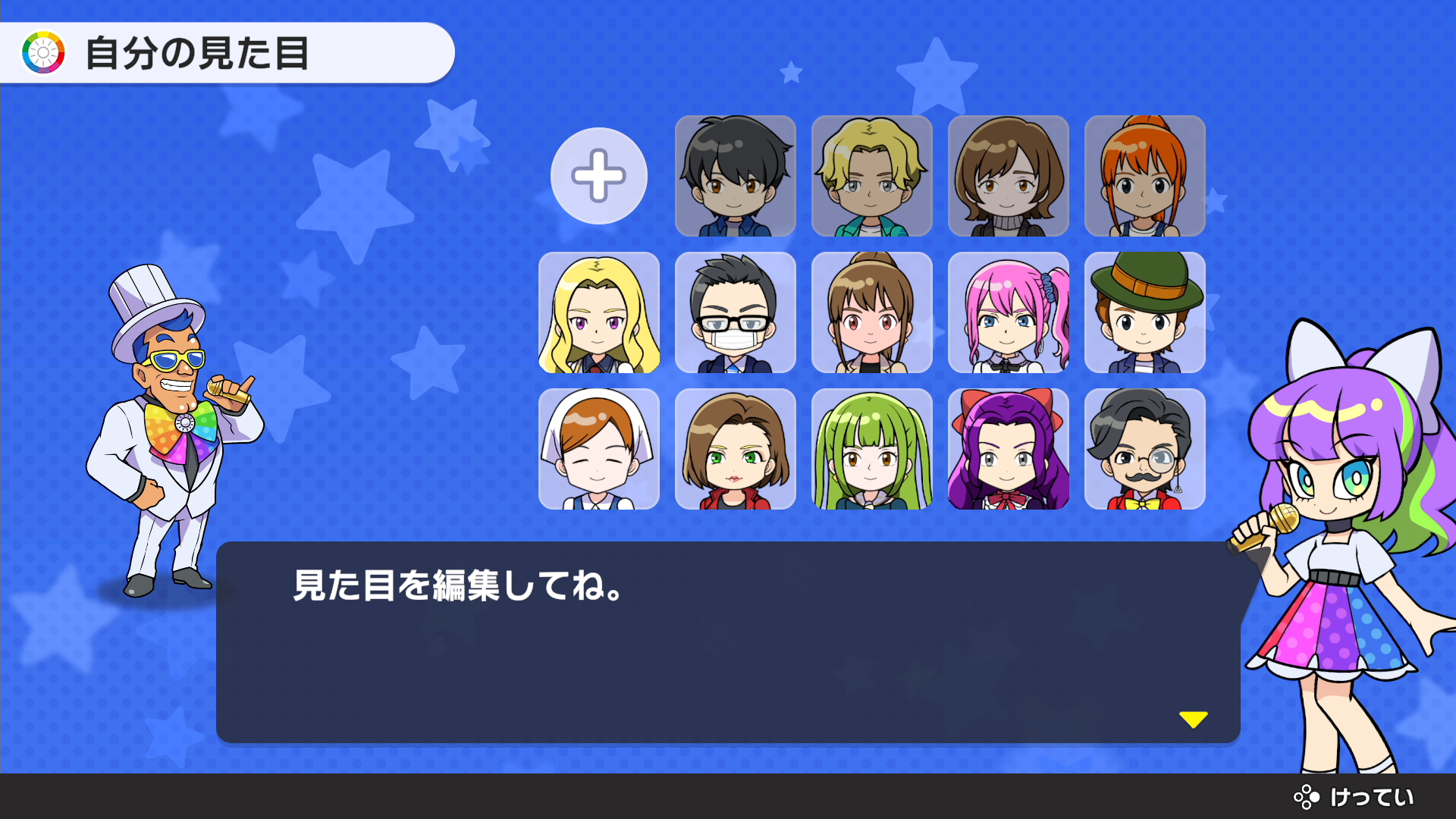This screenshot has width=1456, height=819.
Task: Pick the brown bob-haired girl in turtleneck avatar
Action: [x=1008, y=176]
